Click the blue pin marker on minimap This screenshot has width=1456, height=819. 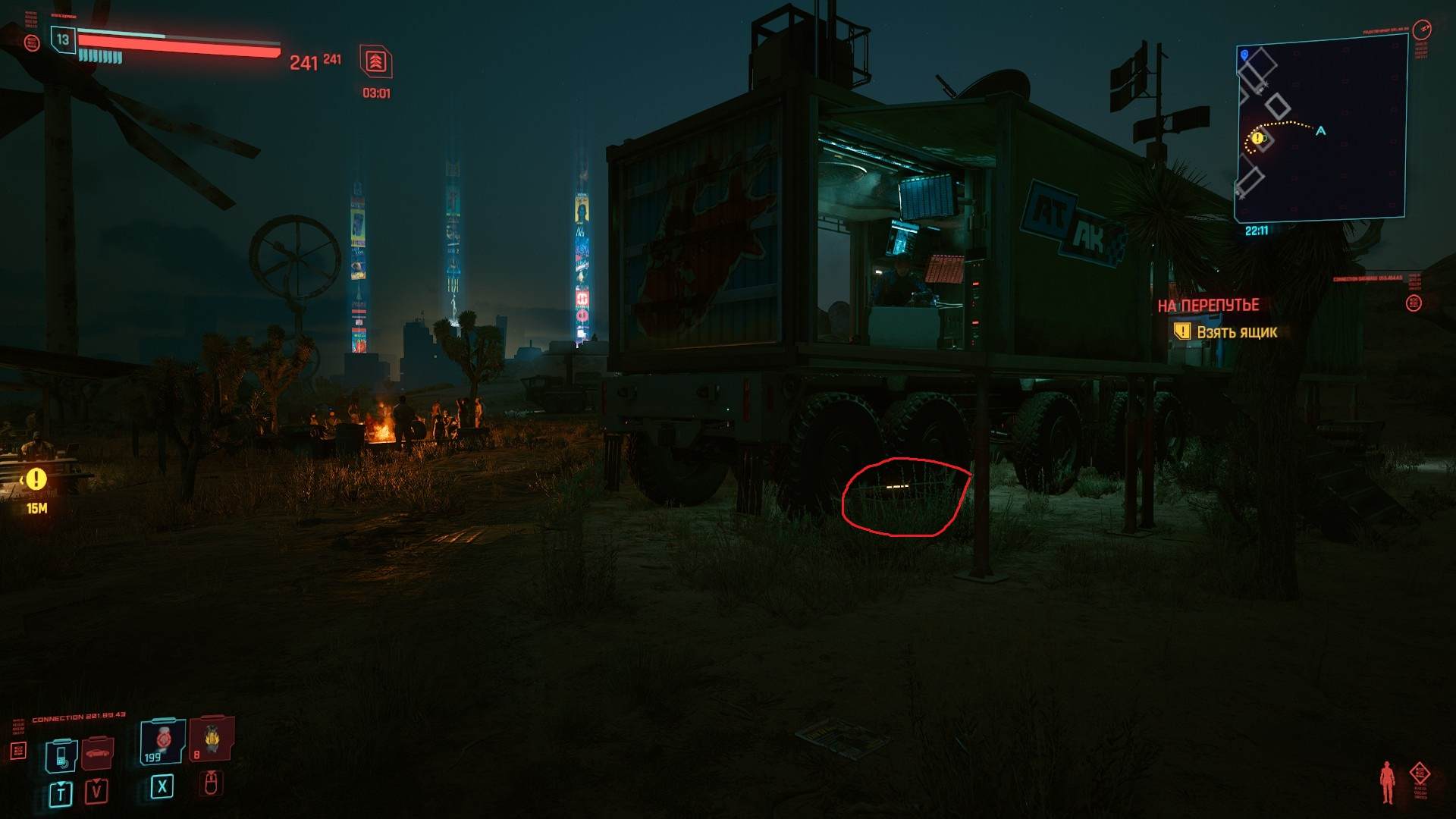pyautogui.click(x=1244, y=55)
